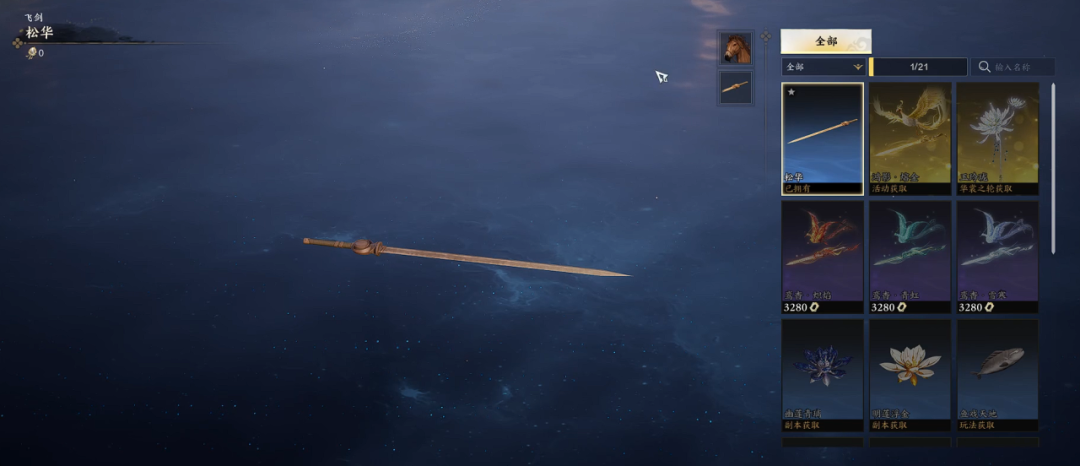
Task: Pick the teal butterfly sword card
Action: (x=910, y=256)
